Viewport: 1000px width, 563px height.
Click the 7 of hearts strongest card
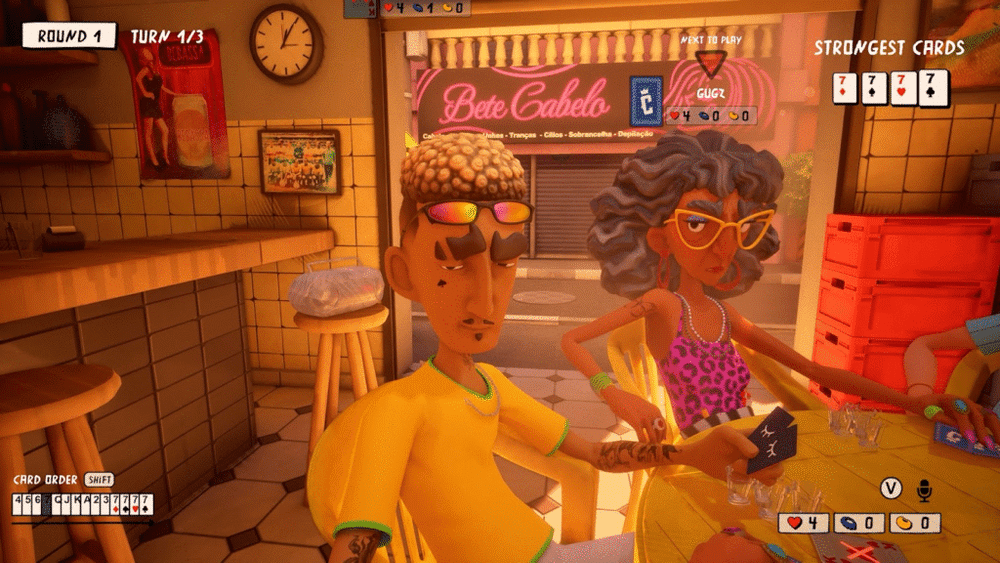(x=904, y=87)
